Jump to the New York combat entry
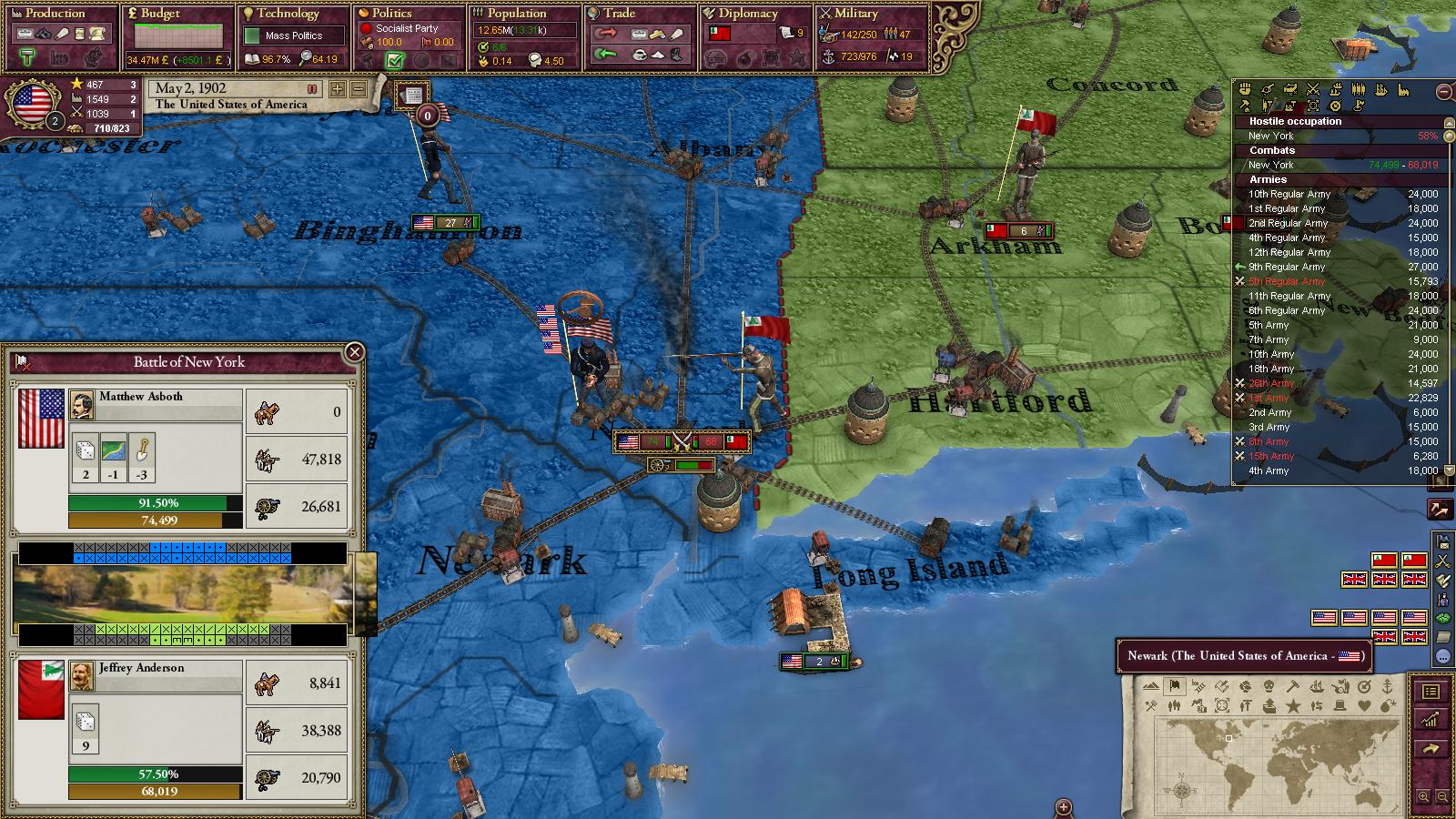 pos(1270,165)
